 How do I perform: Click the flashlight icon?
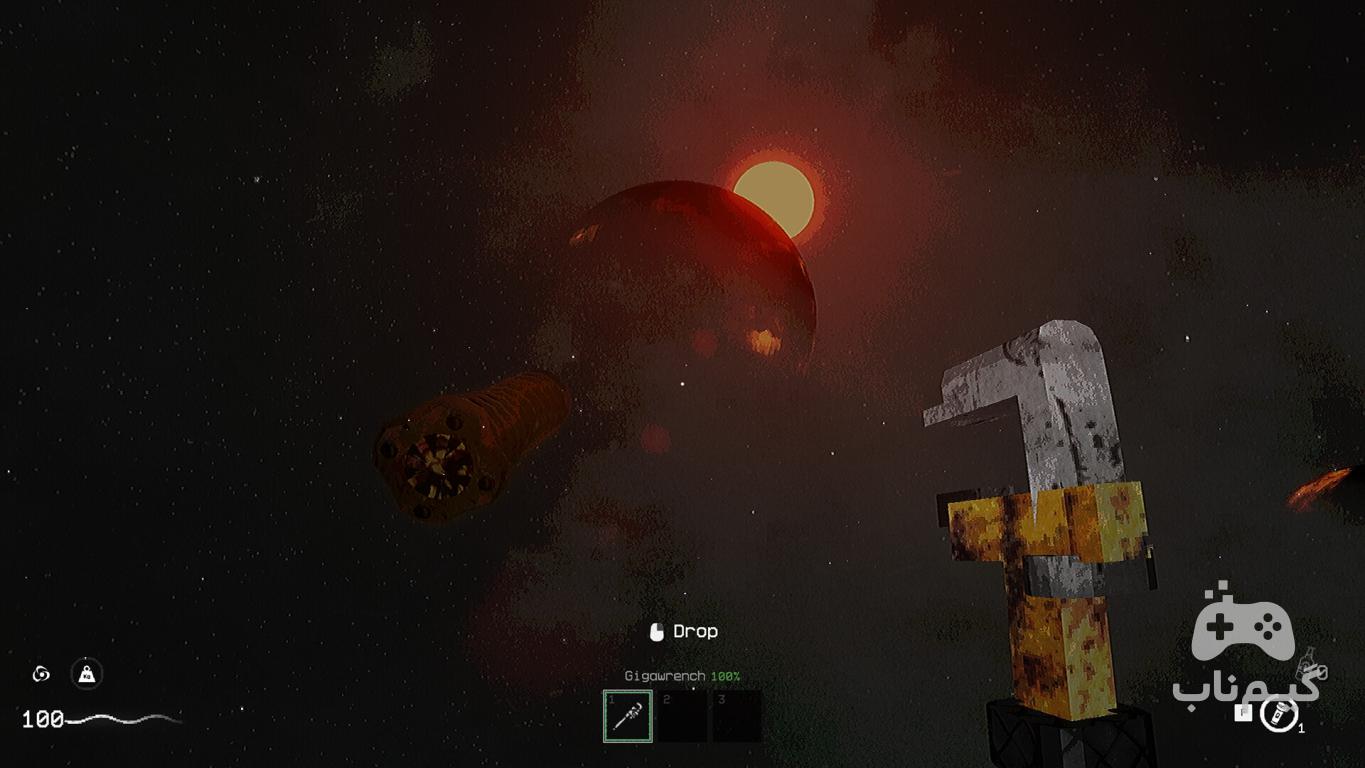click(1278, 714)
